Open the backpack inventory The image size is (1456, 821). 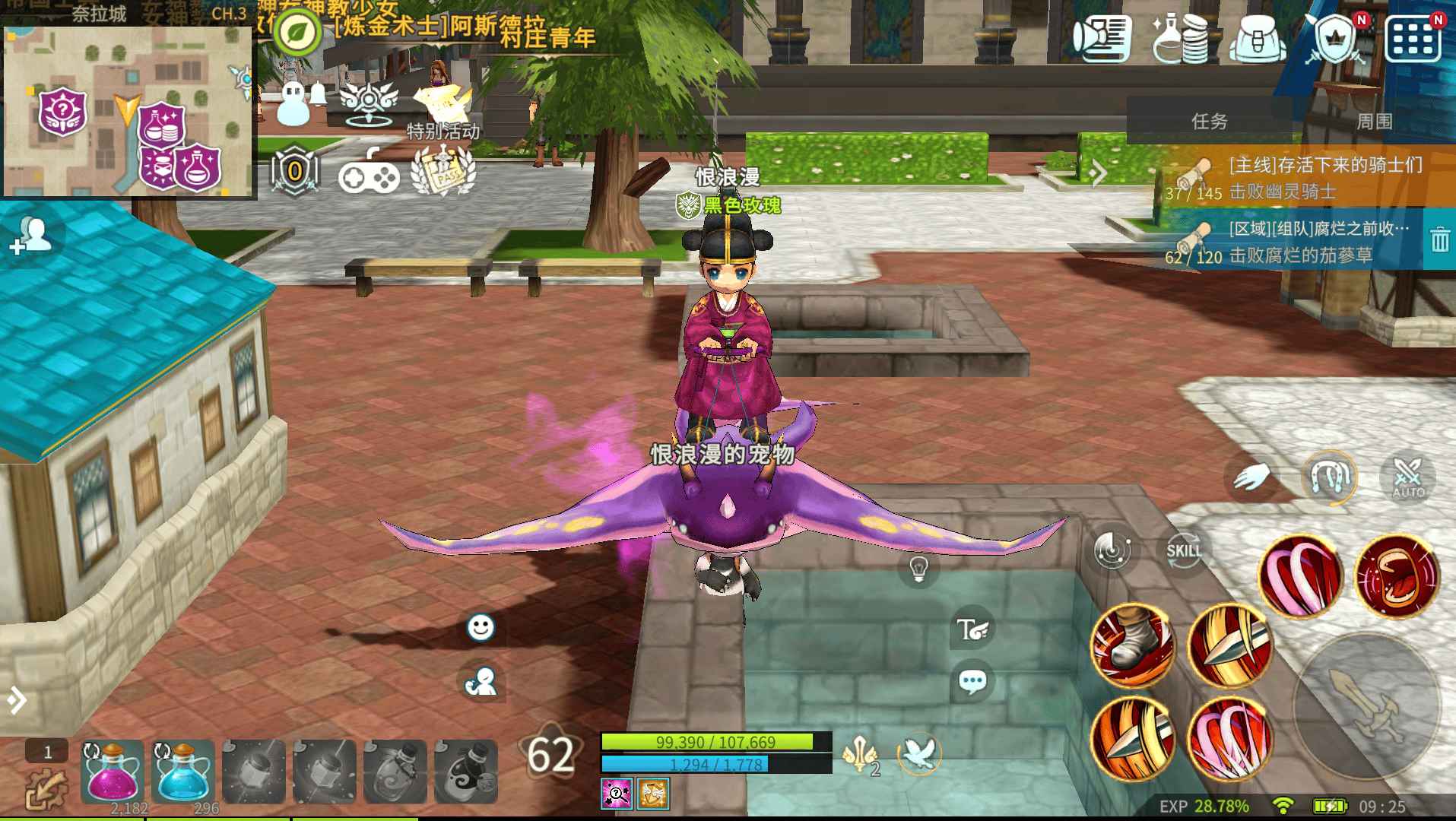pos(1259,38)
